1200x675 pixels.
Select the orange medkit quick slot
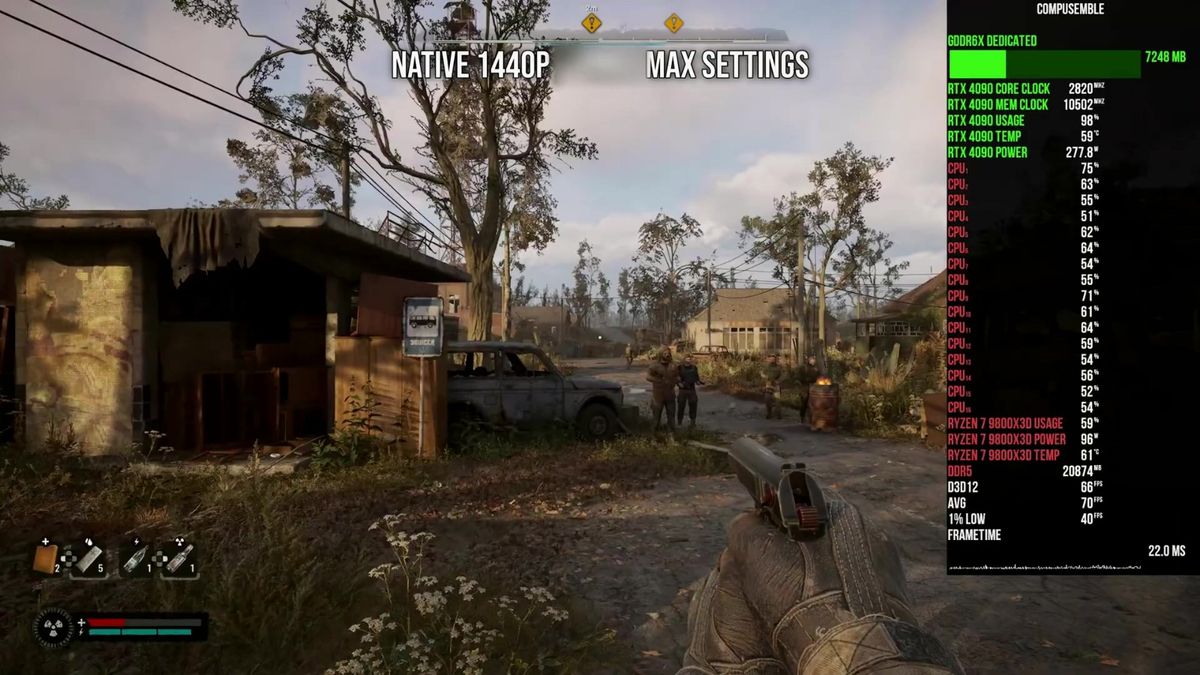pos(46,558)
